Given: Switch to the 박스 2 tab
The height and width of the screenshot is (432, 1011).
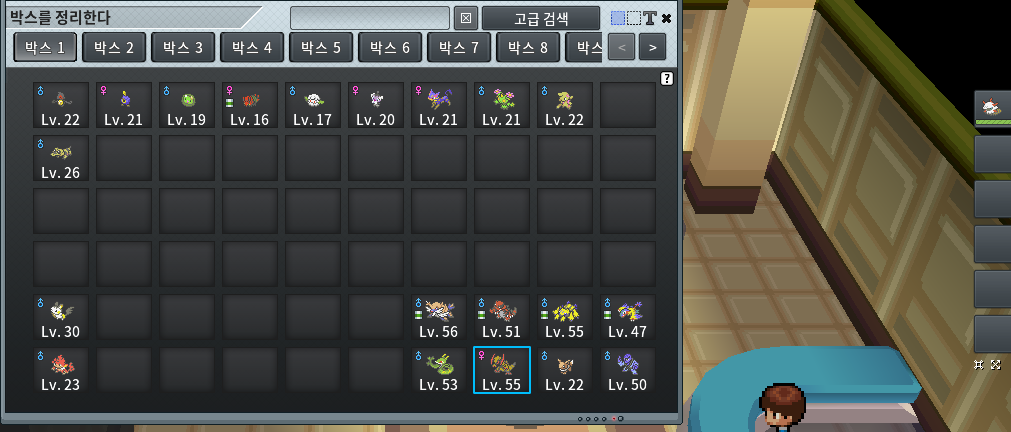Looking at the screenshot, I should click(x=113, y=47).
